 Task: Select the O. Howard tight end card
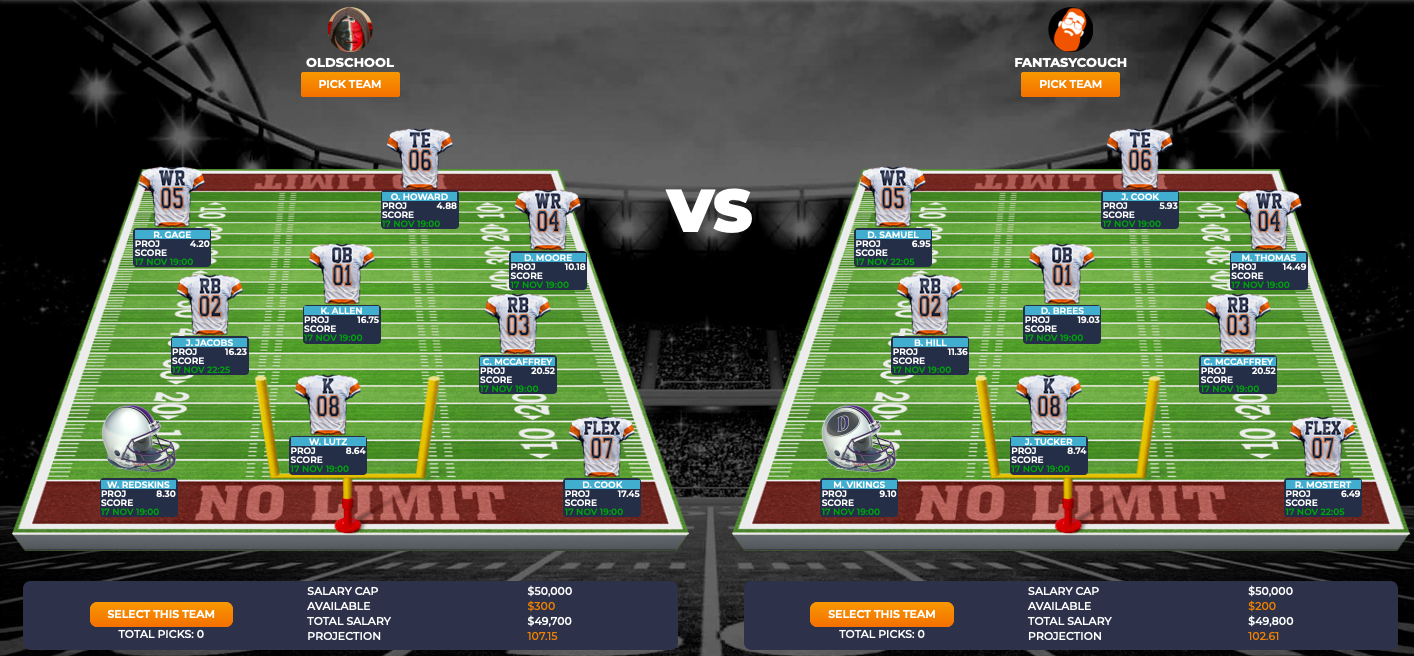419,210
